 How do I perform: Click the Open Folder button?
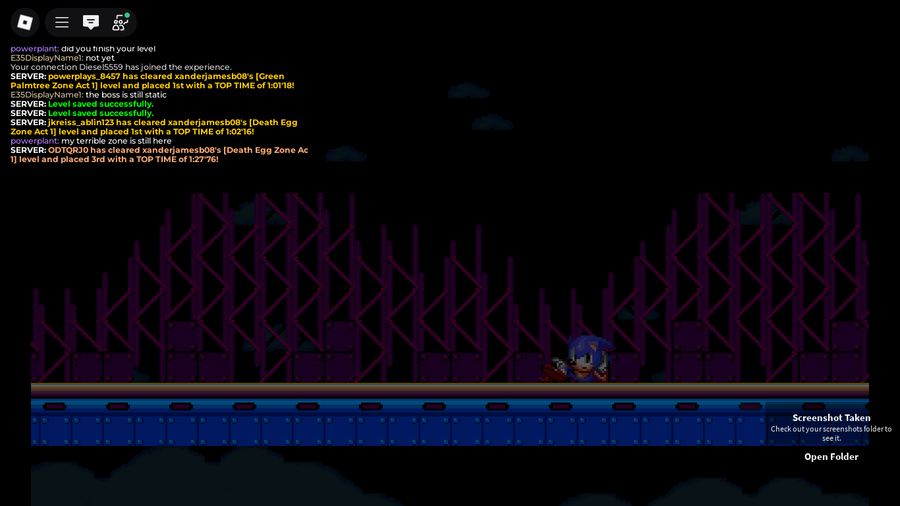pyautogui.click(x=831, y=457)
